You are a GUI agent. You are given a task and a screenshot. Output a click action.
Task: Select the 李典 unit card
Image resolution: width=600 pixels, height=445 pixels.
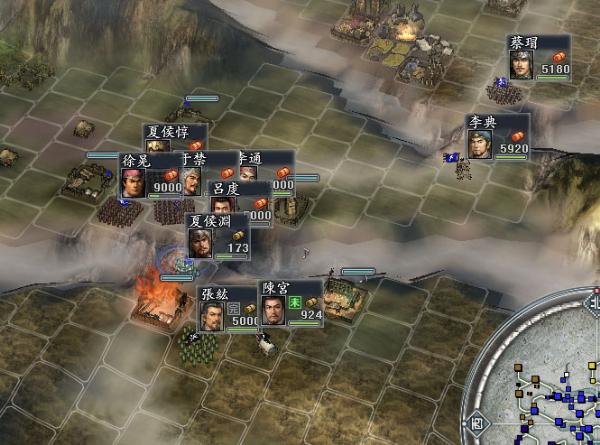pos(496,138)
